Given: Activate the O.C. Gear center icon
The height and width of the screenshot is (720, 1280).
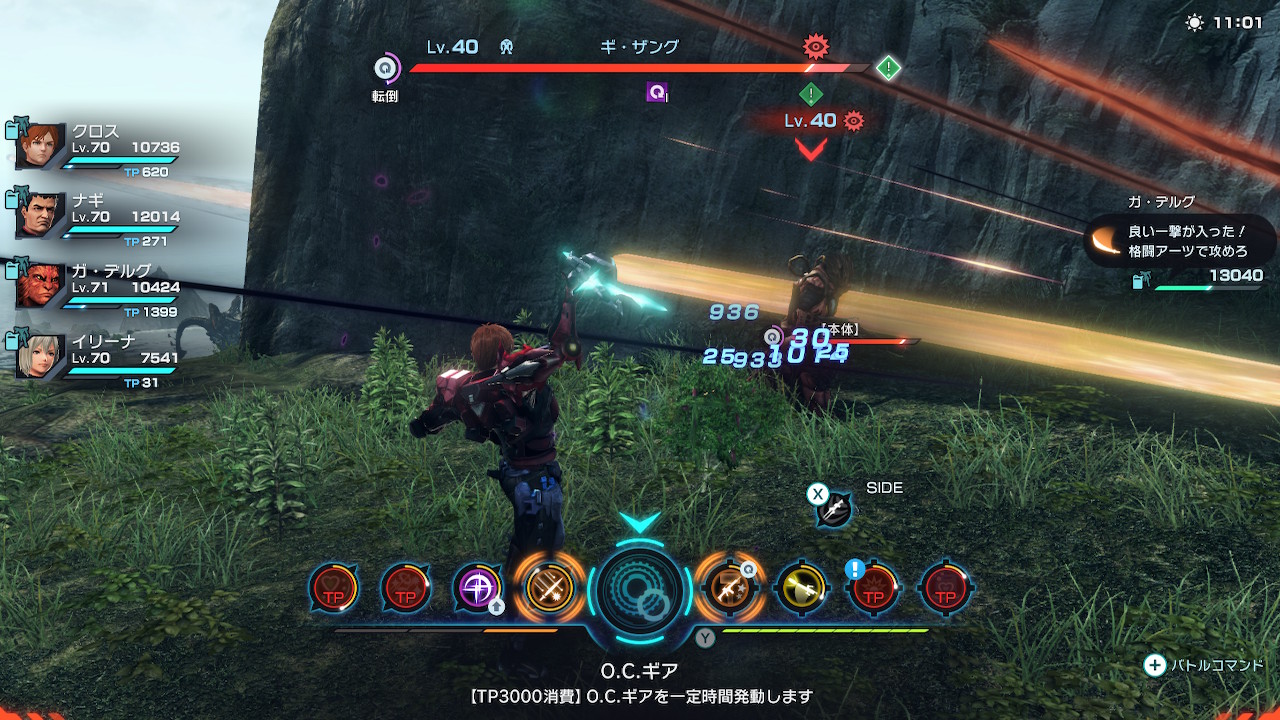Looking at the screenshot, I should pyautogui.click(x=640, y=590).
